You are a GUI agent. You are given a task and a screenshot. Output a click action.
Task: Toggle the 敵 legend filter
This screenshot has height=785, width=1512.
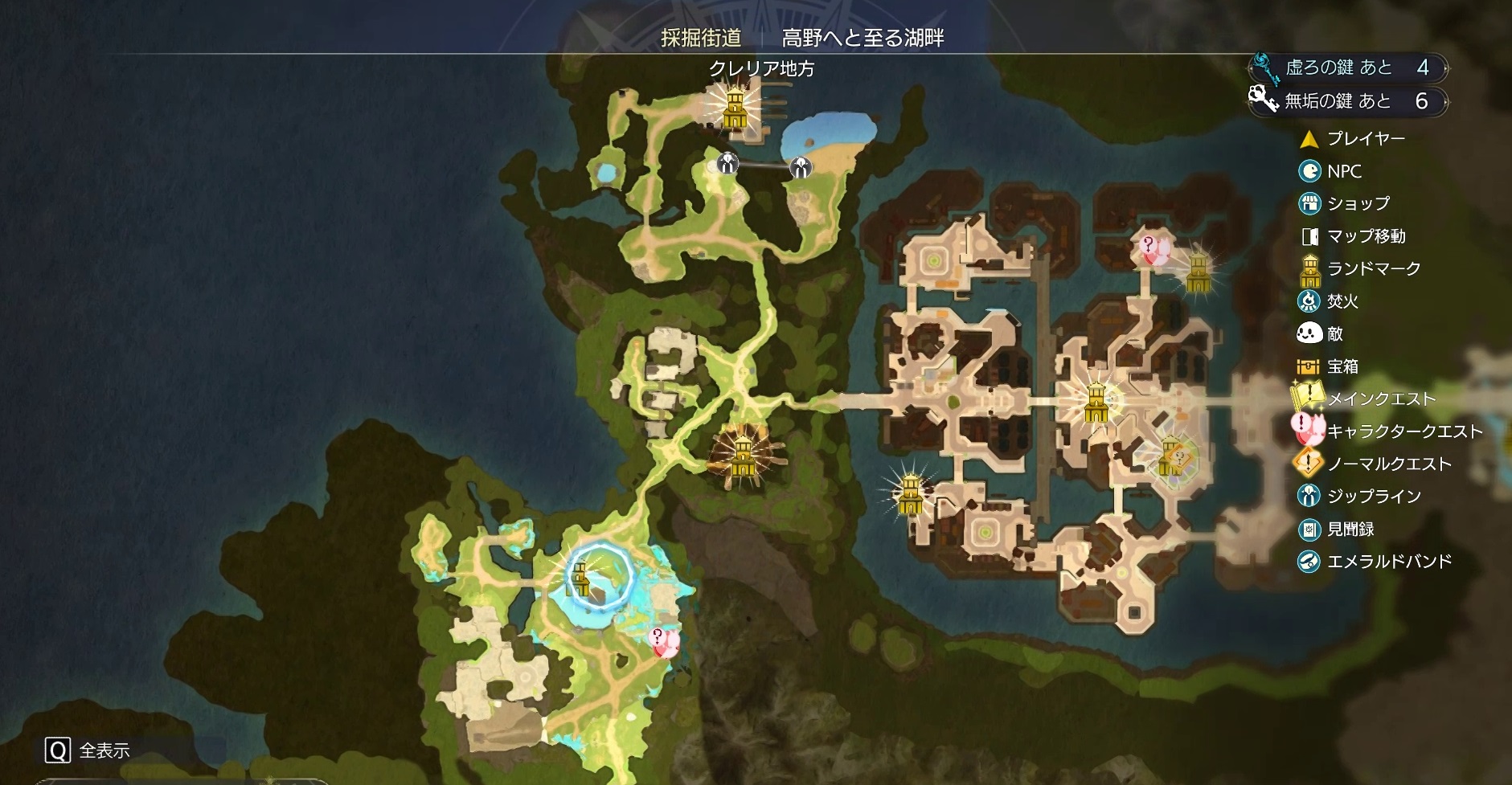(x=1334, y=333)
